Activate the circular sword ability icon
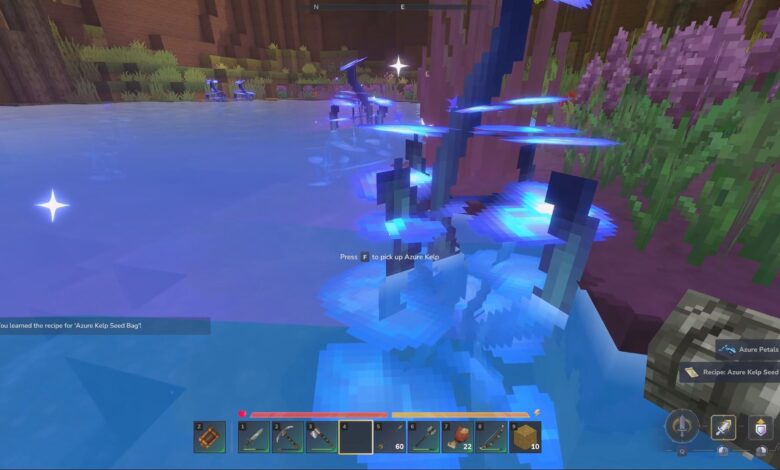Viewport: 780px width, 470px height. pyautogui.click(x=682, y=426)
